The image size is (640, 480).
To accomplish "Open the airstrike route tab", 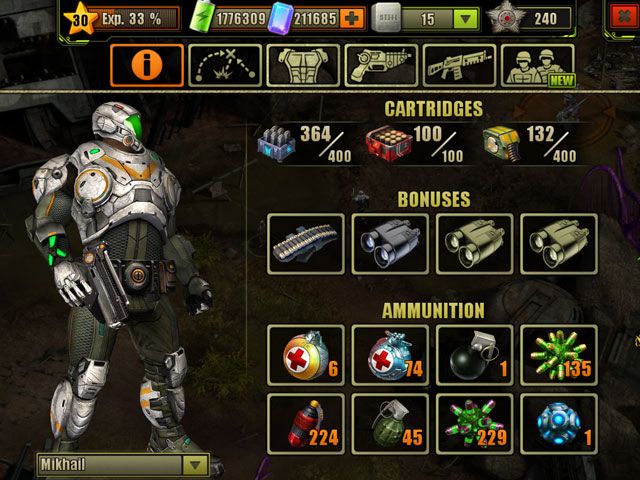I will click(225, 65).
